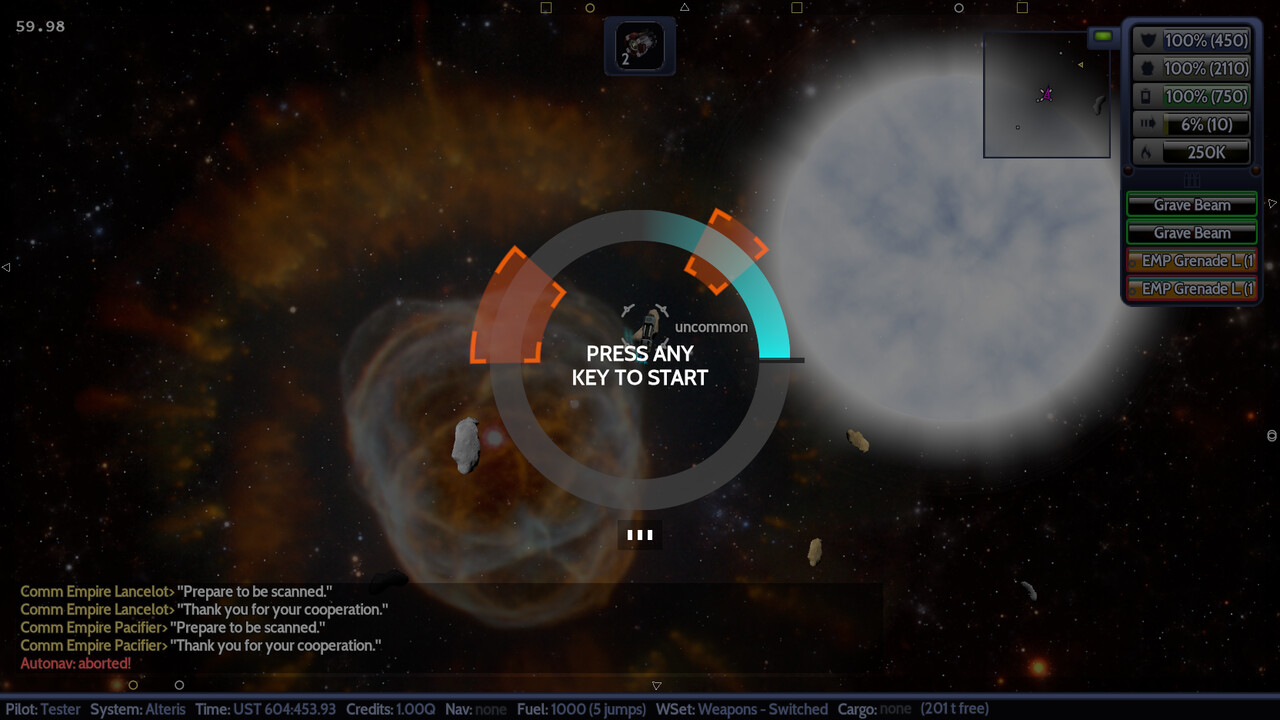This screenshot has height=720, width=1280.
Task: Toggle the green indicator above the radar
Action: pyautogui.click(x=1102, y=35)
